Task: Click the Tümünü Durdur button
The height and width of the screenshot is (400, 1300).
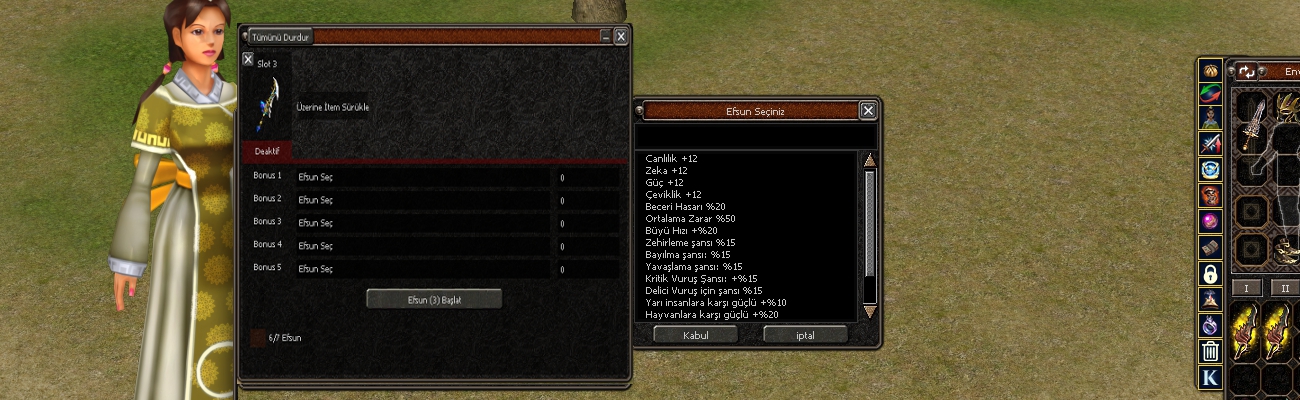Action: 282,37
